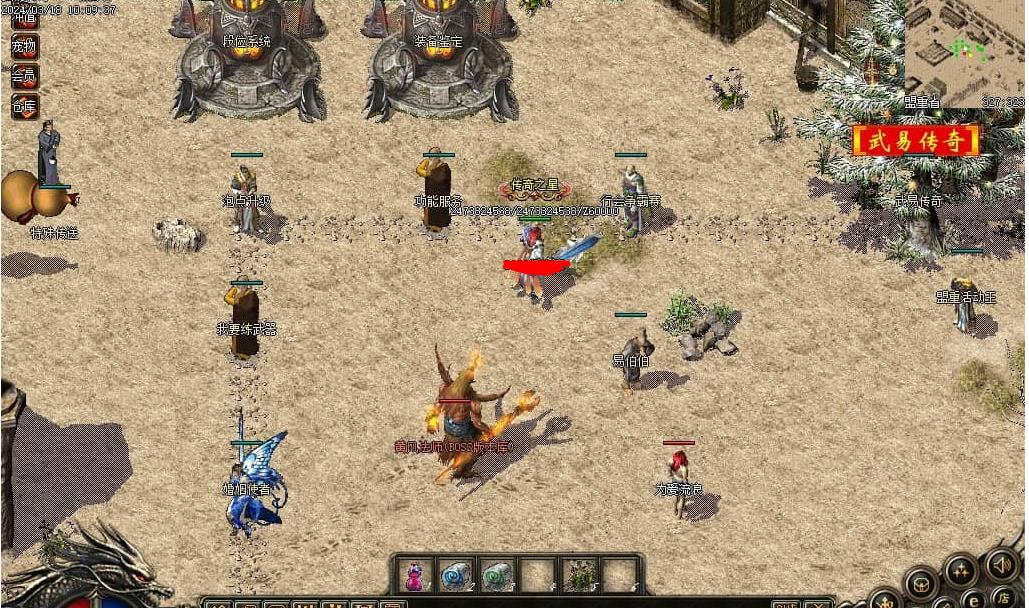Open the 宠物 pet menu

coord(24,46)
